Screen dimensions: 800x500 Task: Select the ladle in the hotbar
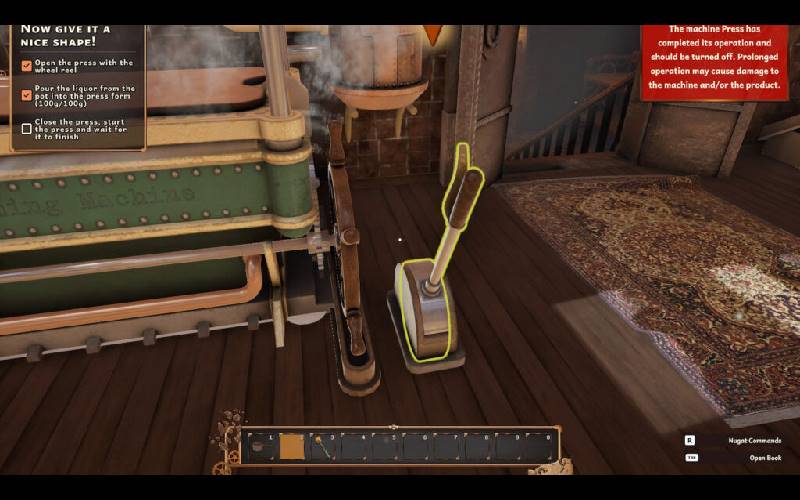tap(323, 446)
